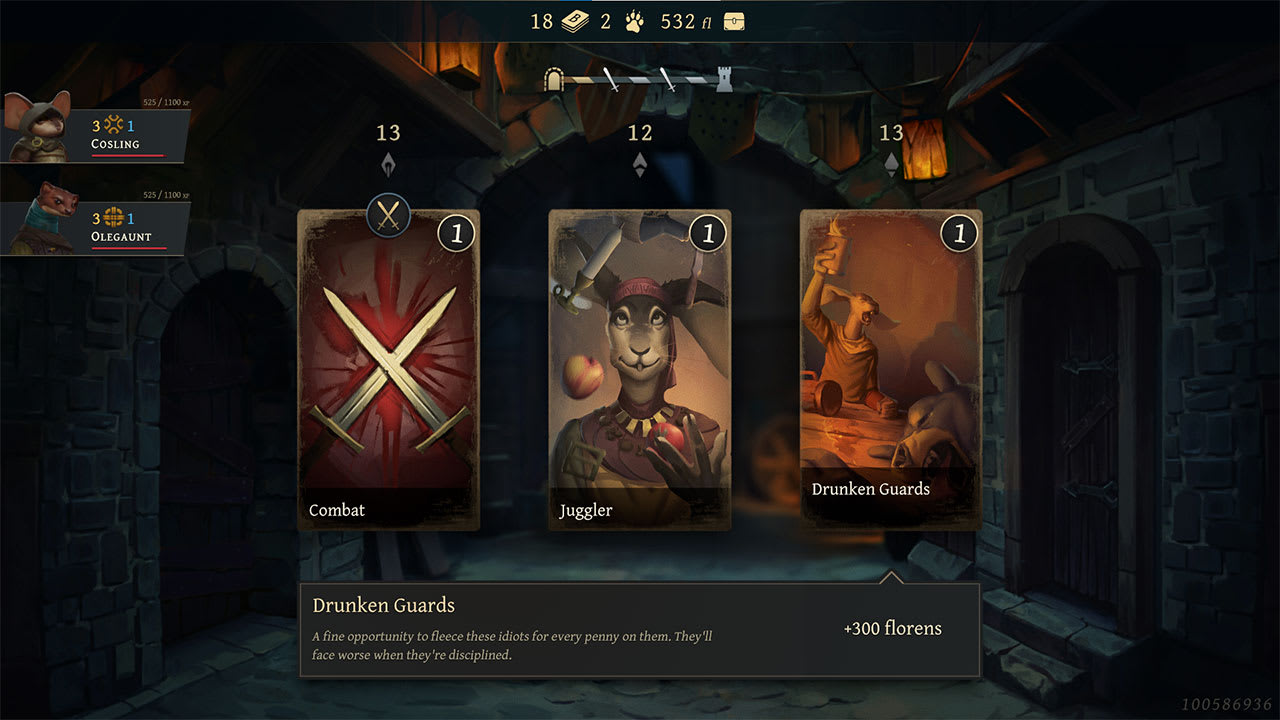Click Olegaunt's gold guild emblem
Screen dimensions: 1280x720
click(112, 218)
